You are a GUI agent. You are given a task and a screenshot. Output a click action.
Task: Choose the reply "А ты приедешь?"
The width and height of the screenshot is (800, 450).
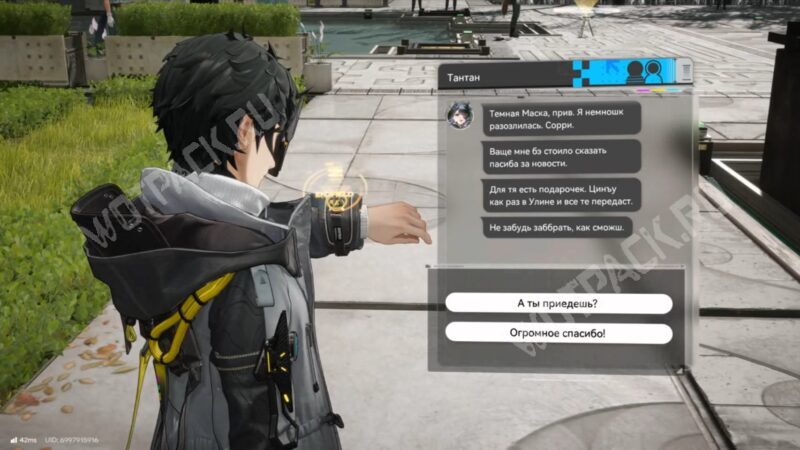(x=558, y=304)
